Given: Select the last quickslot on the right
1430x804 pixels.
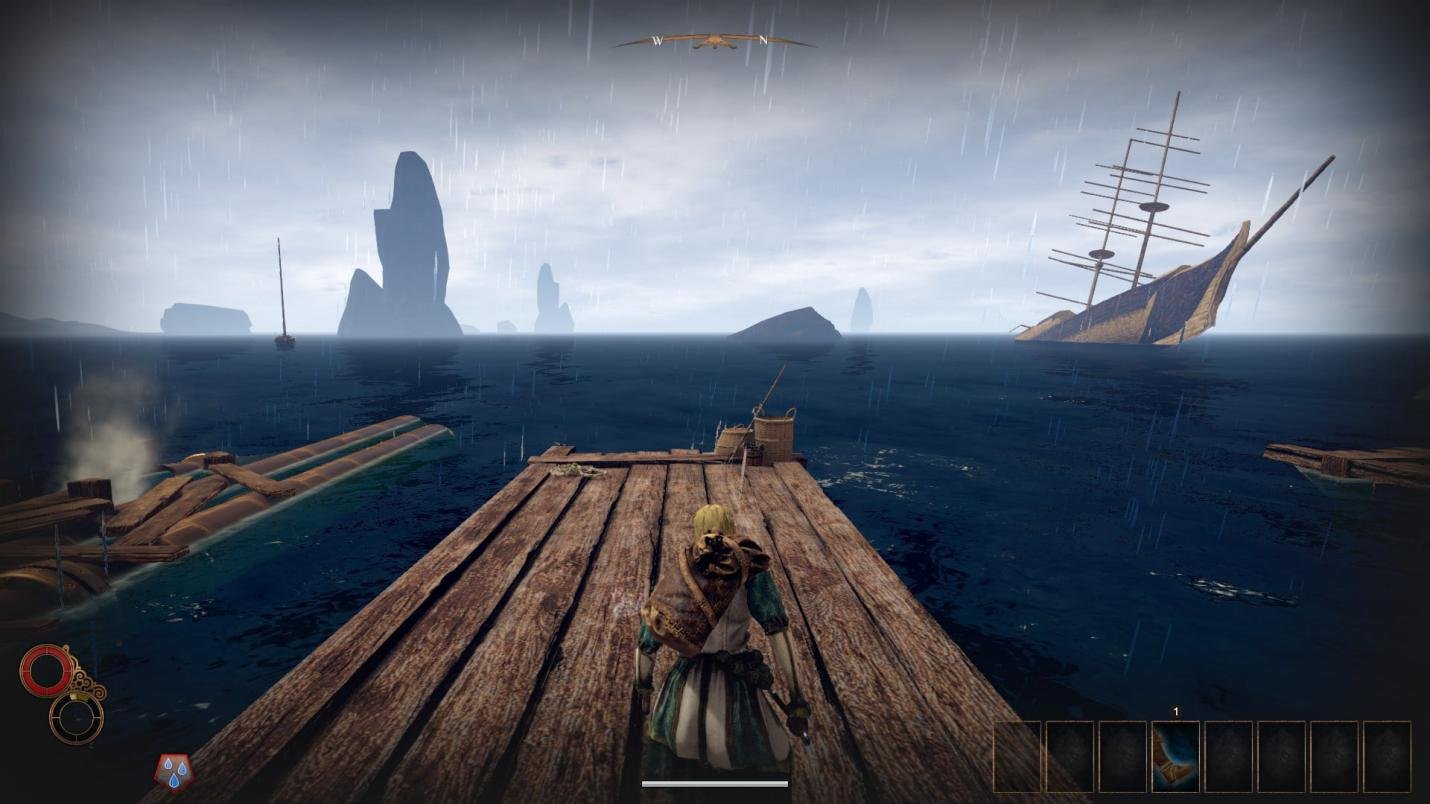Looking at the screenshot, I should (1388, 757).
